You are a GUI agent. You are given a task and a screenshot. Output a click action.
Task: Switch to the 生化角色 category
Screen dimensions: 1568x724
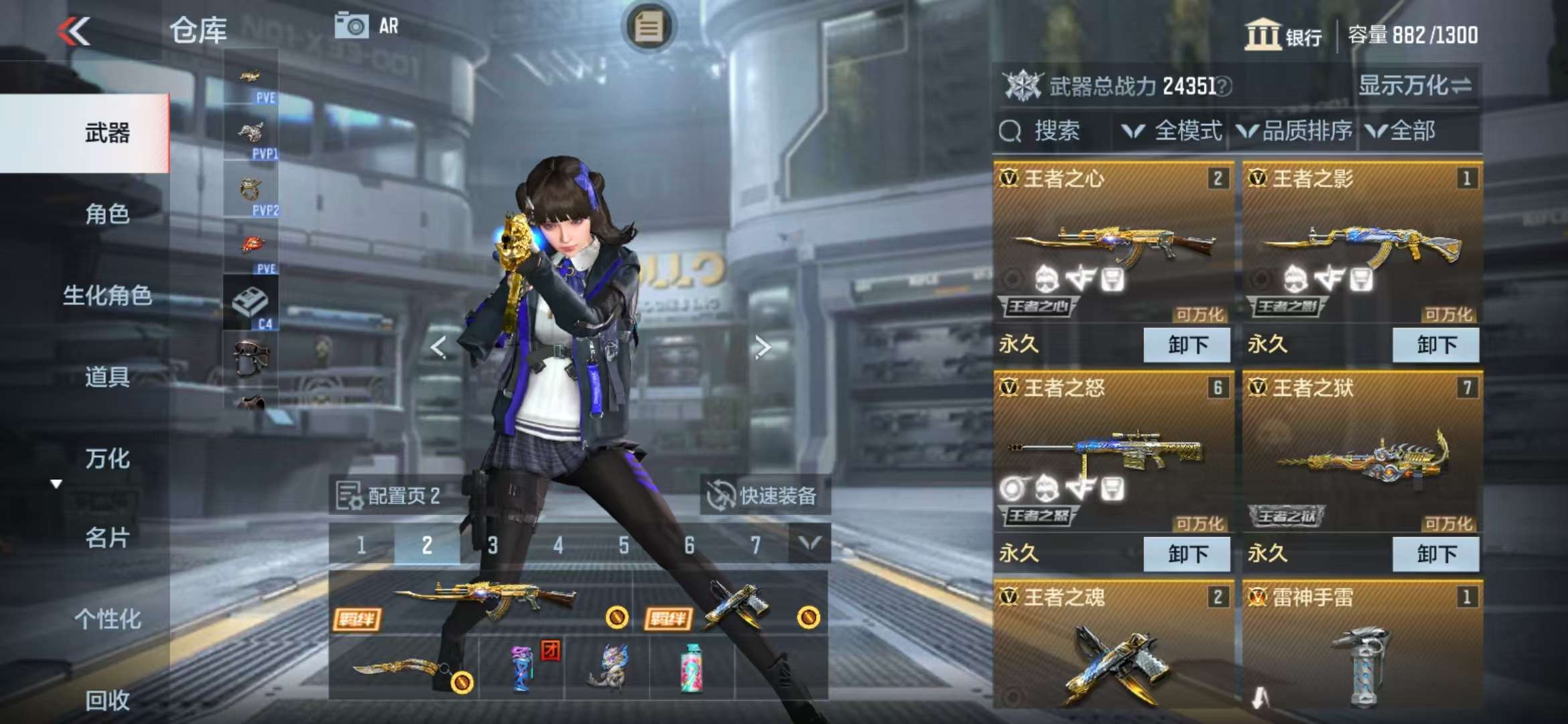click(x=107, y=295)
